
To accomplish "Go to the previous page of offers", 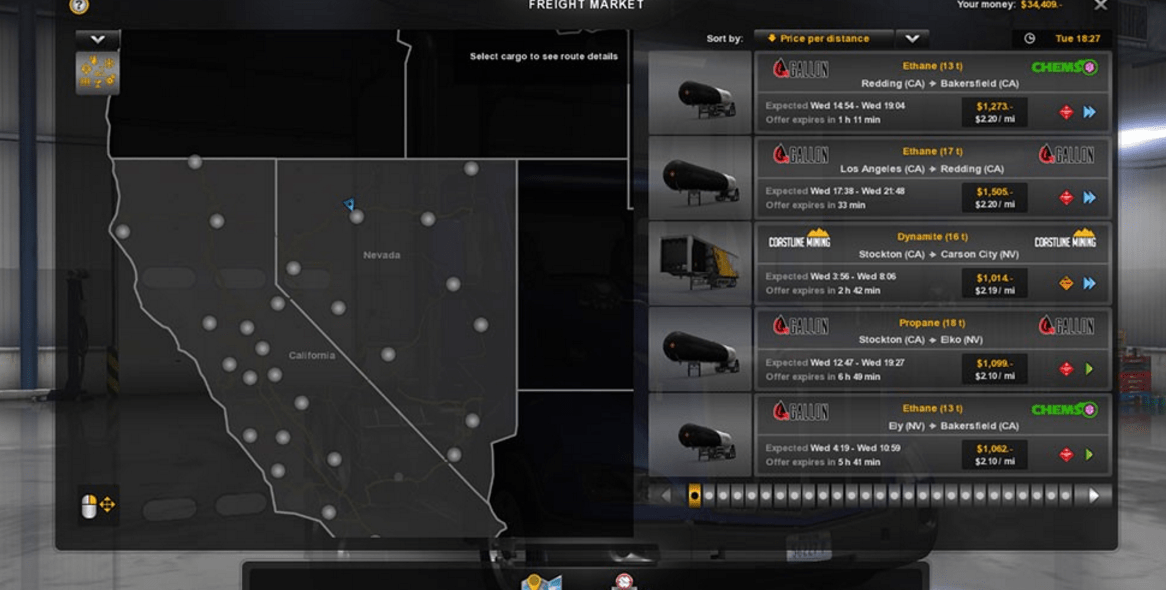I will coord(664,495).
